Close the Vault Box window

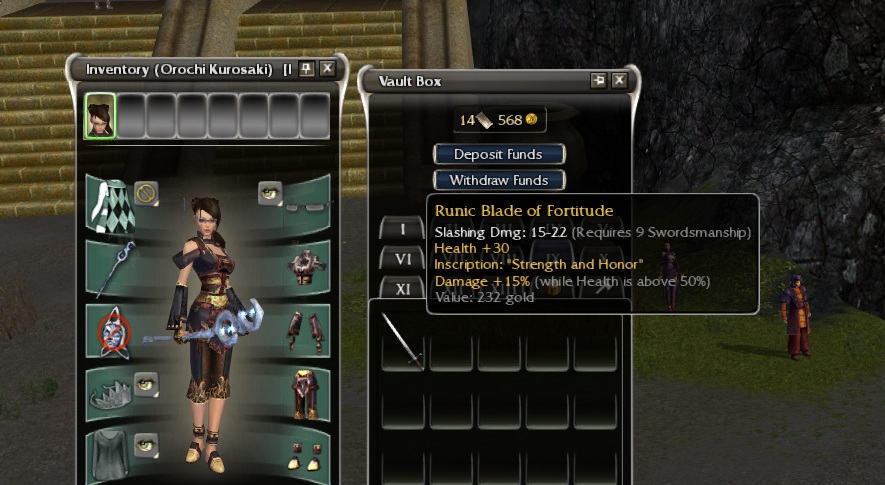coord(619,81)
